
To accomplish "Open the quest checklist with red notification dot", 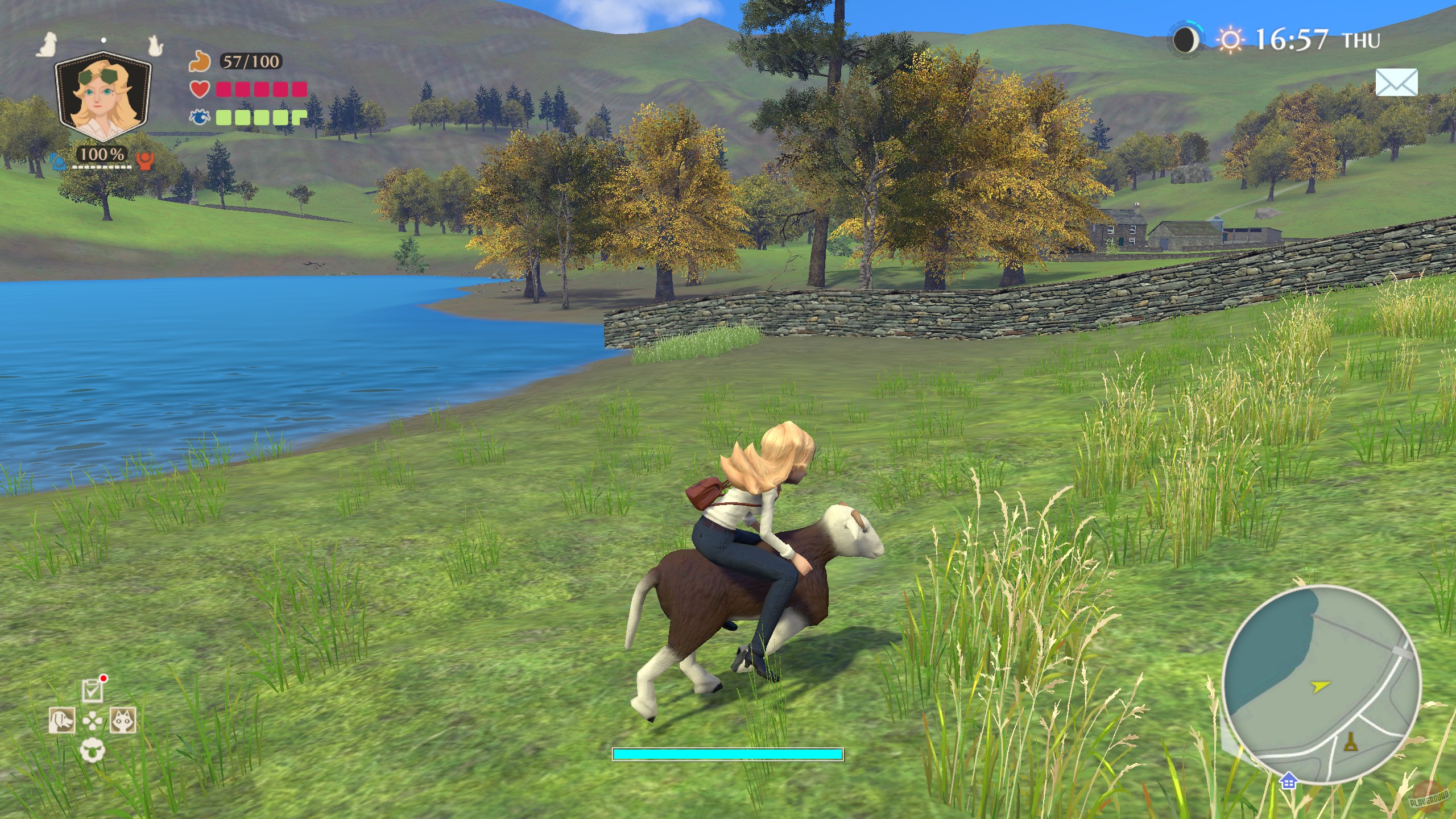I will 93,692.
